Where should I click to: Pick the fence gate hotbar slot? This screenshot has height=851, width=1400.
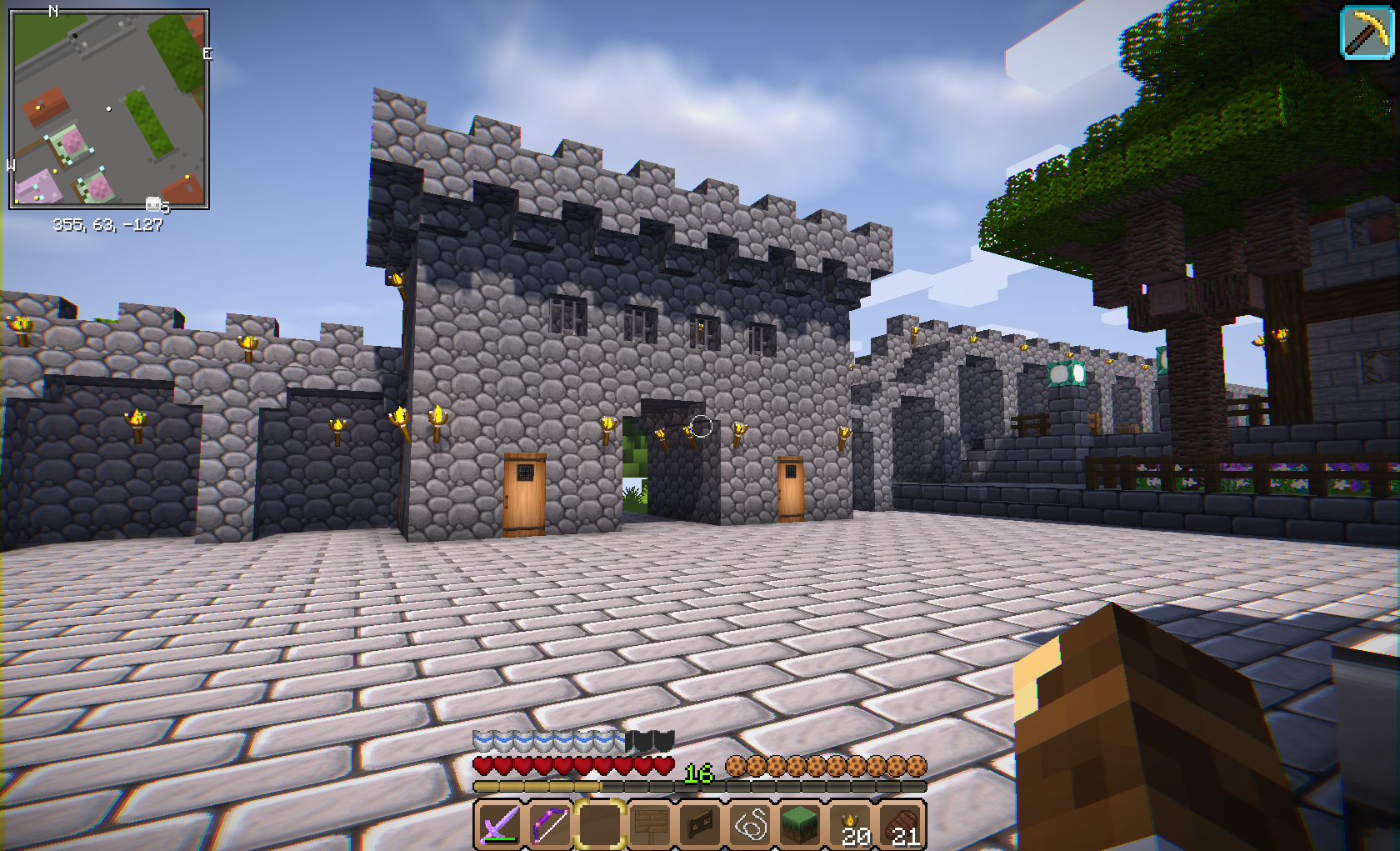click(x=700, y=825)
